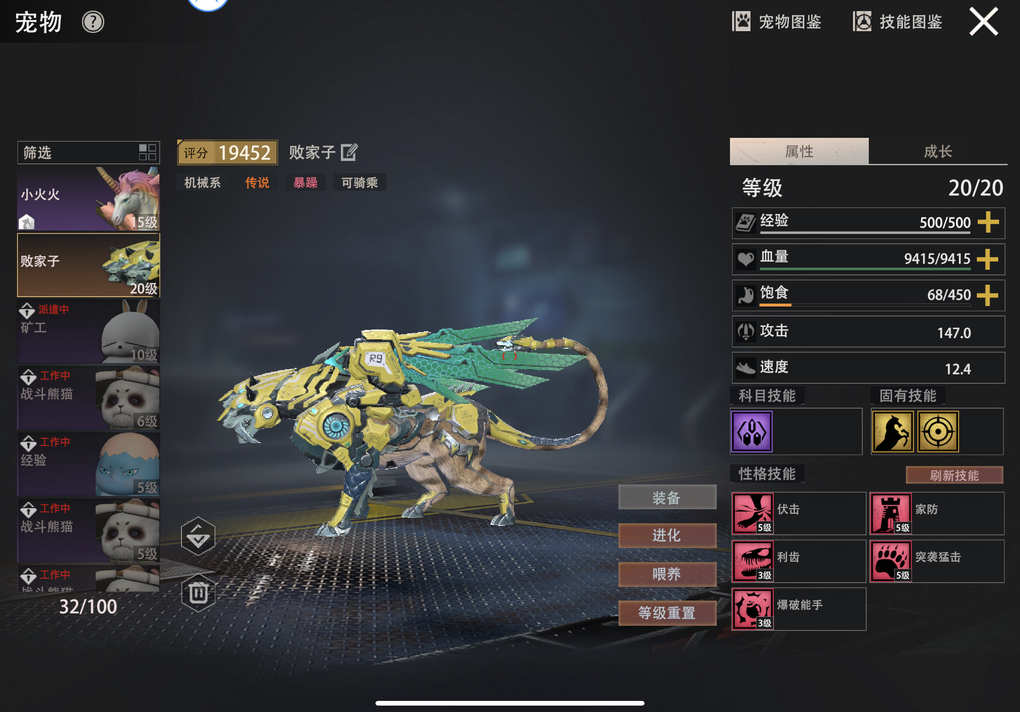The width and height of the screenshot is (1020, 712).
Task: Select the 属性 attributes tab
Action: click(799, 152)
